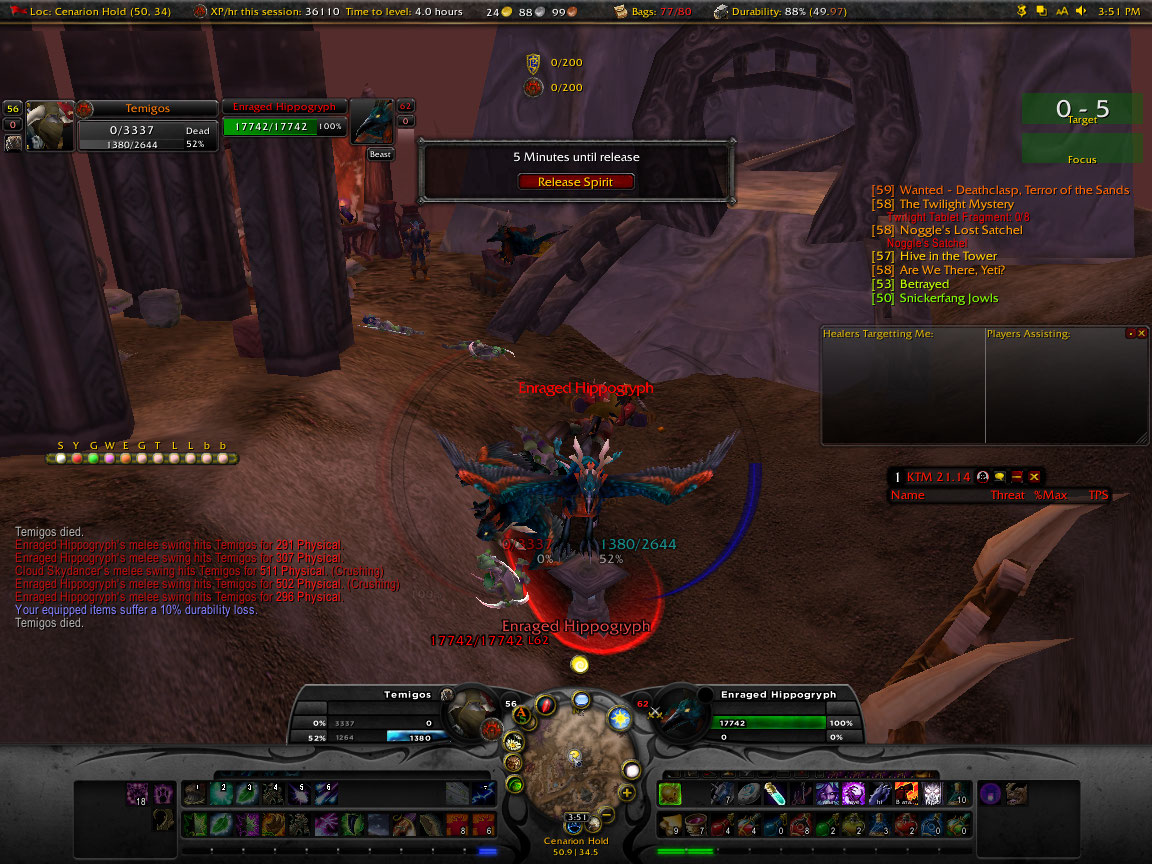Viewport: 1152px width, 864px height.
Task: Click the Alliance honor counter icon
Action: click(x=533, y=62)
